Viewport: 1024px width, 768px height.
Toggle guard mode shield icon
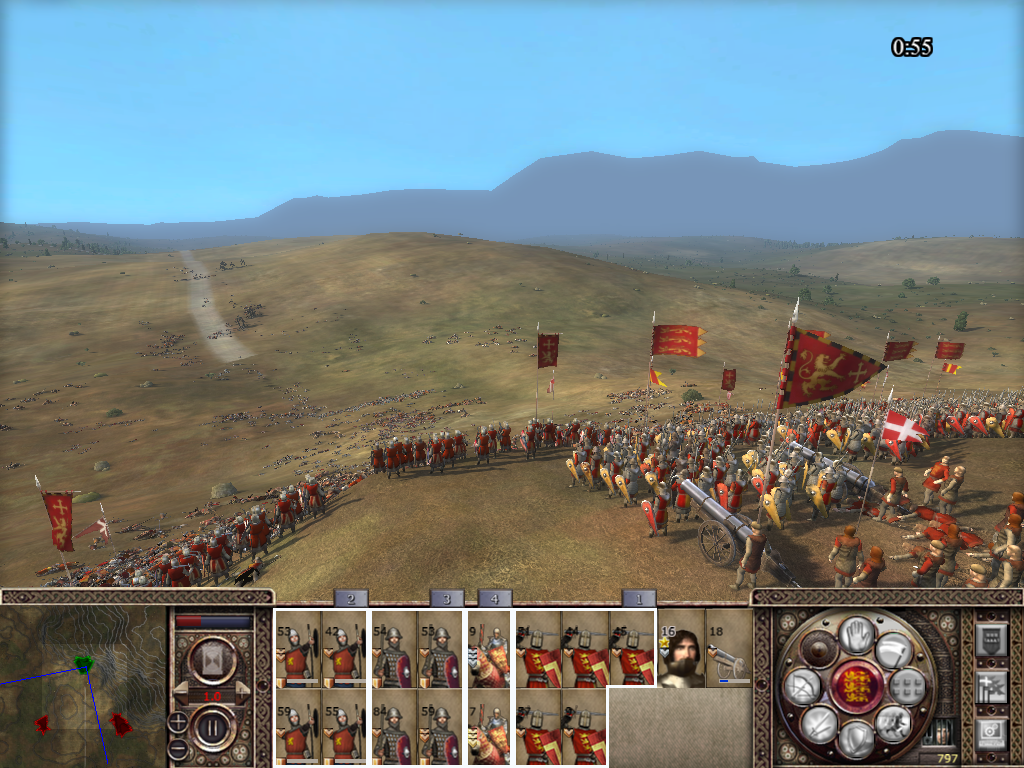(855, 739)
